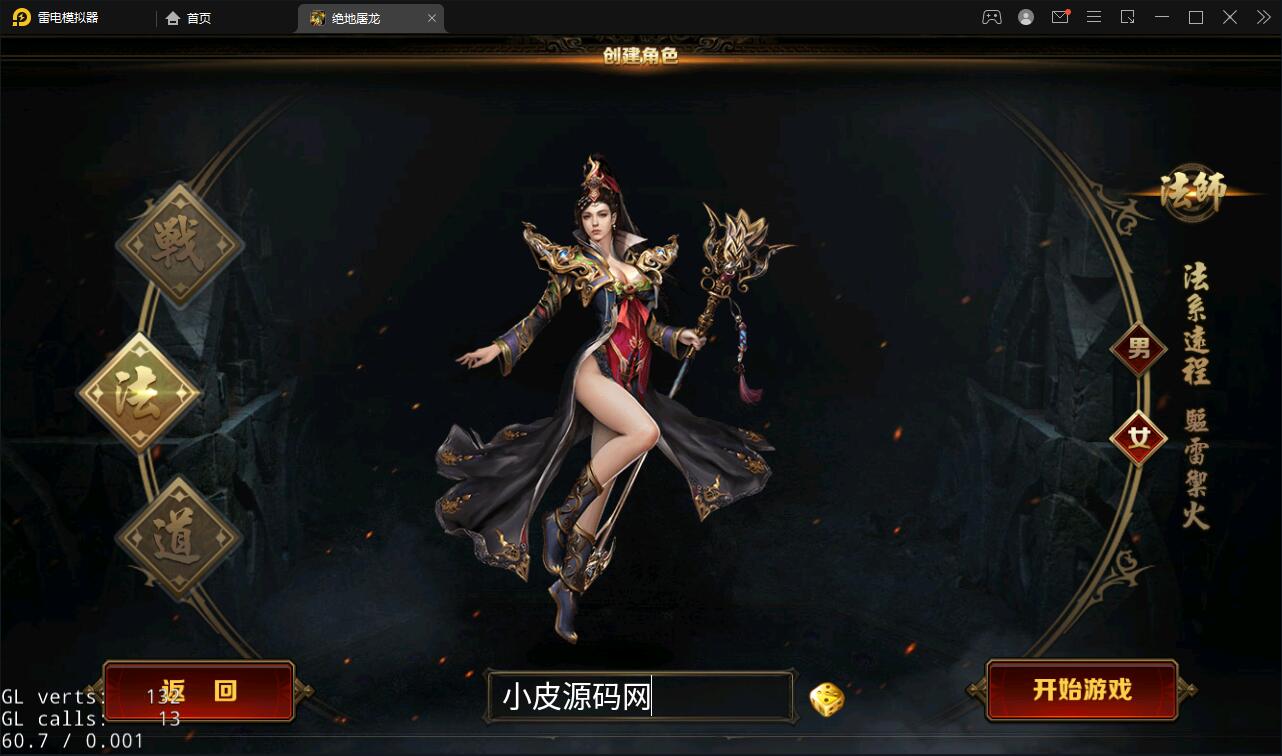
Task: Select the 戰 warrior class icon
Action: [178, 243]
